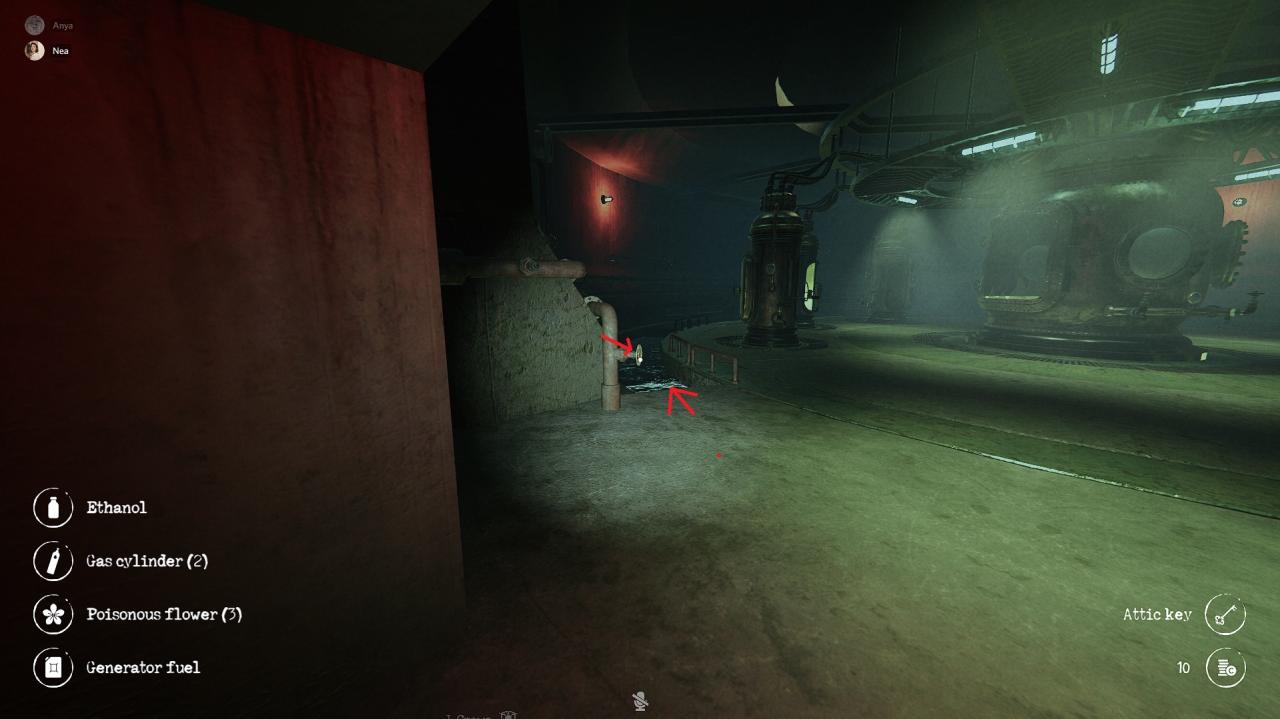Select player Anya's avatar
This screenshot has height=719, width=1280.
coord(35,25)
